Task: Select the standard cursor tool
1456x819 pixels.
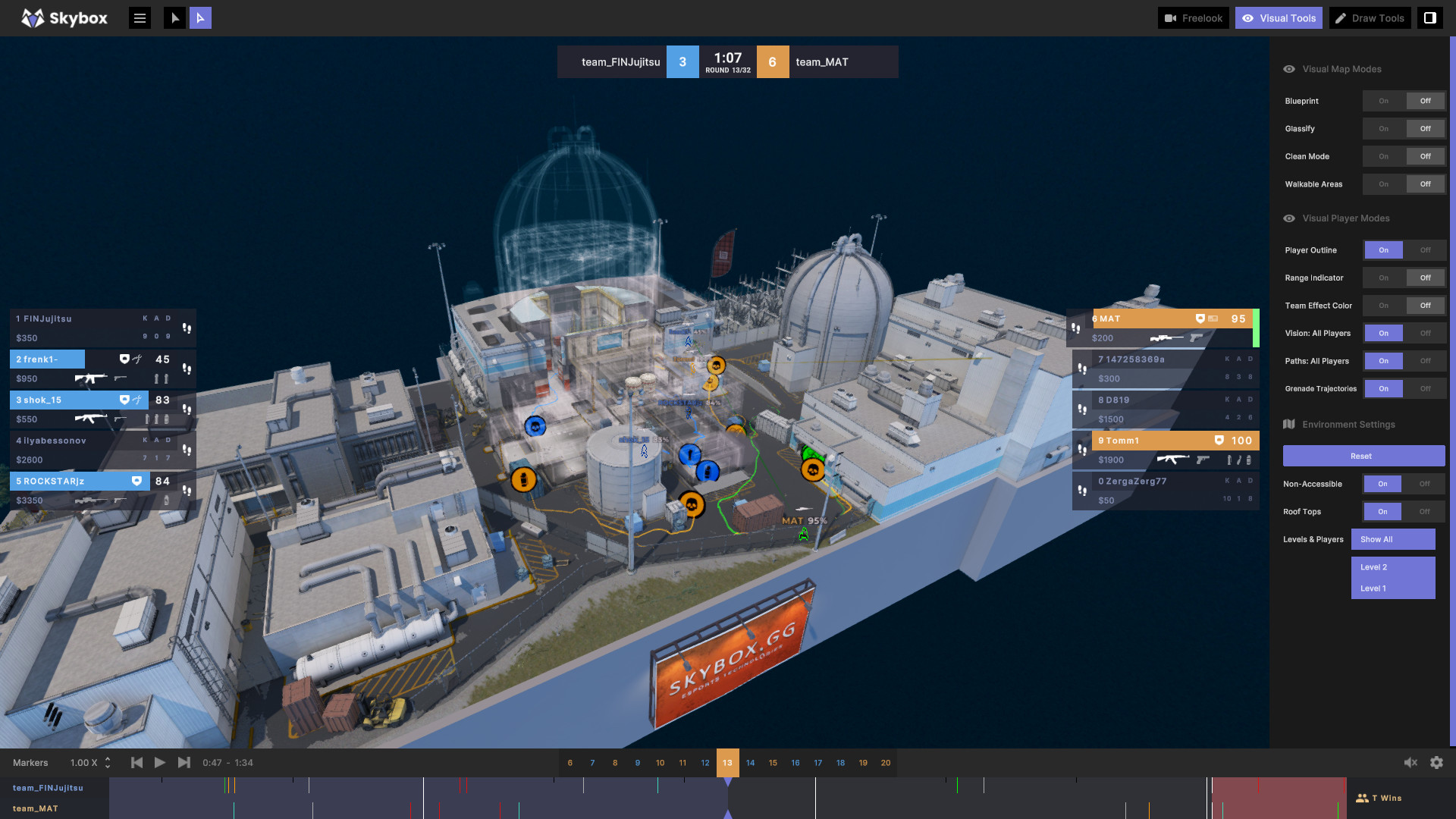Action: [x=174, y=17]
